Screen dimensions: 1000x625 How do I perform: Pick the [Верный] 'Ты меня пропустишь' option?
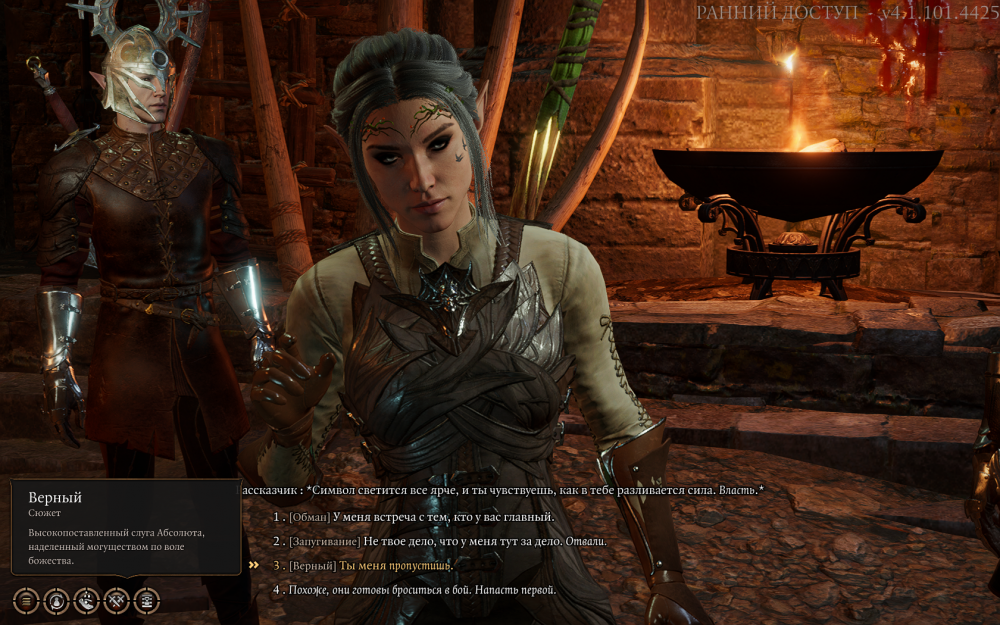[370, 565]
